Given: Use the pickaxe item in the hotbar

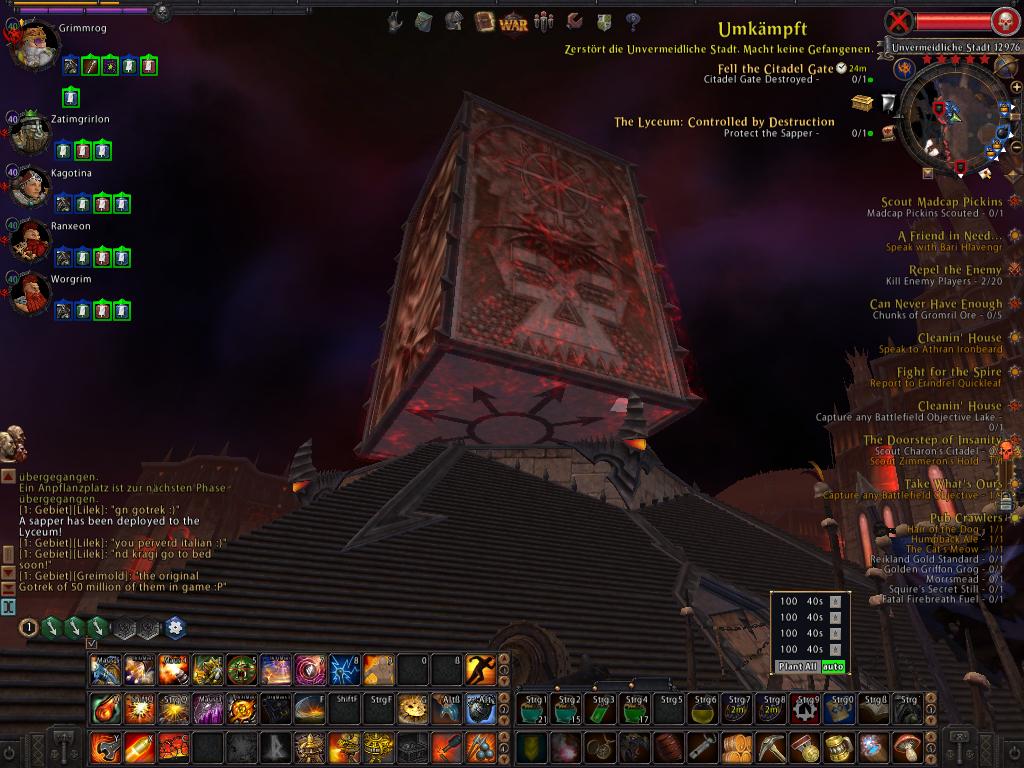Looking at the screenshot, I should pos(771,747).
